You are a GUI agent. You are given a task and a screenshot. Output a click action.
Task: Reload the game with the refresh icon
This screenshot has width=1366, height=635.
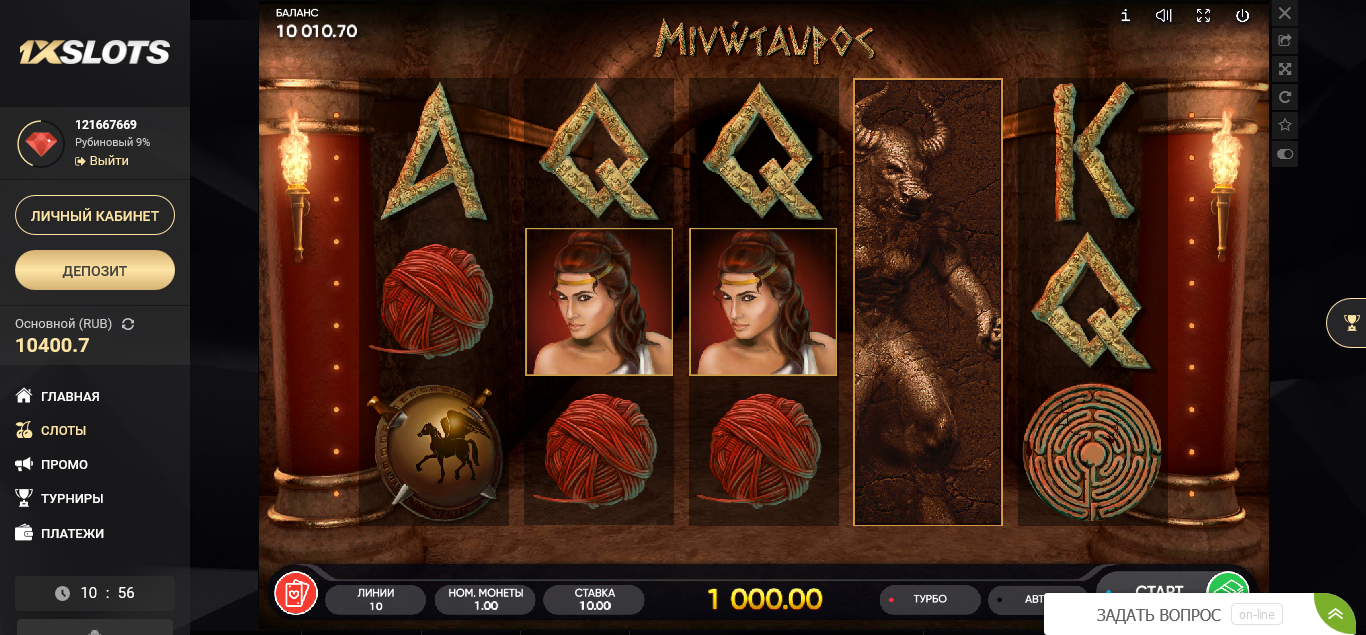click(1285, 97)
